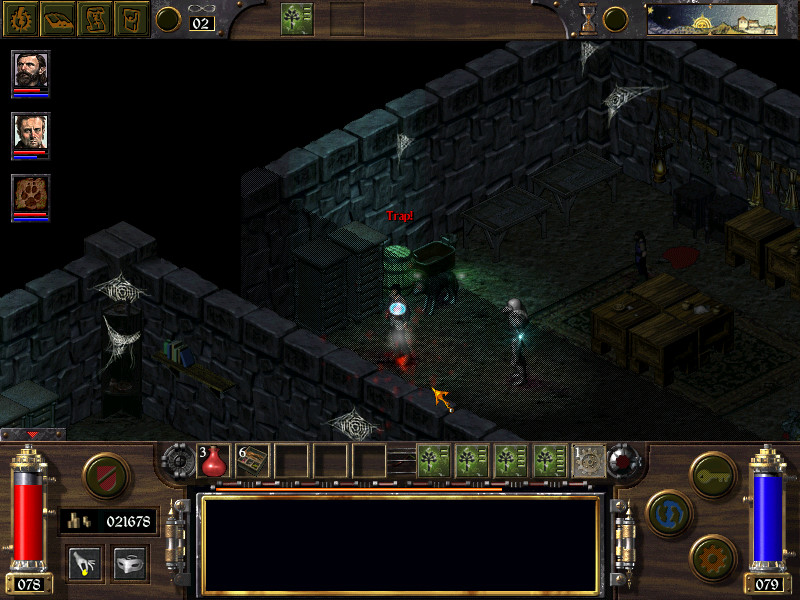Select the paw print companion portrait
Screen dimensions: 800x600
(x=31, y=195)
